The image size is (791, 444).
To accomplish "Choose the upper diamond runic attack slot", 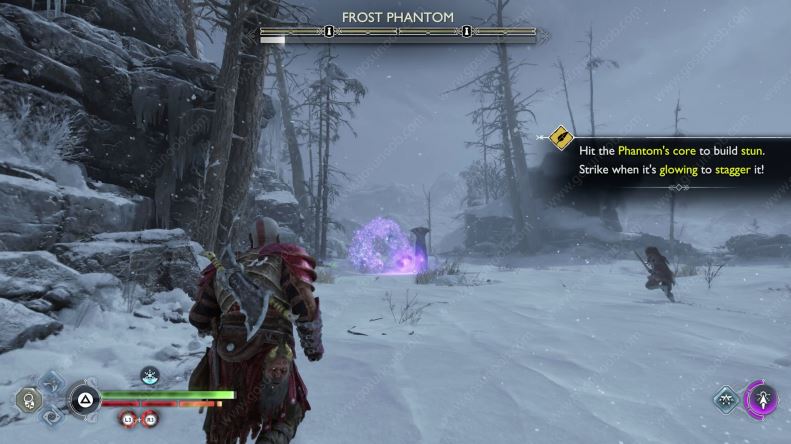I will tap(52, 383).
